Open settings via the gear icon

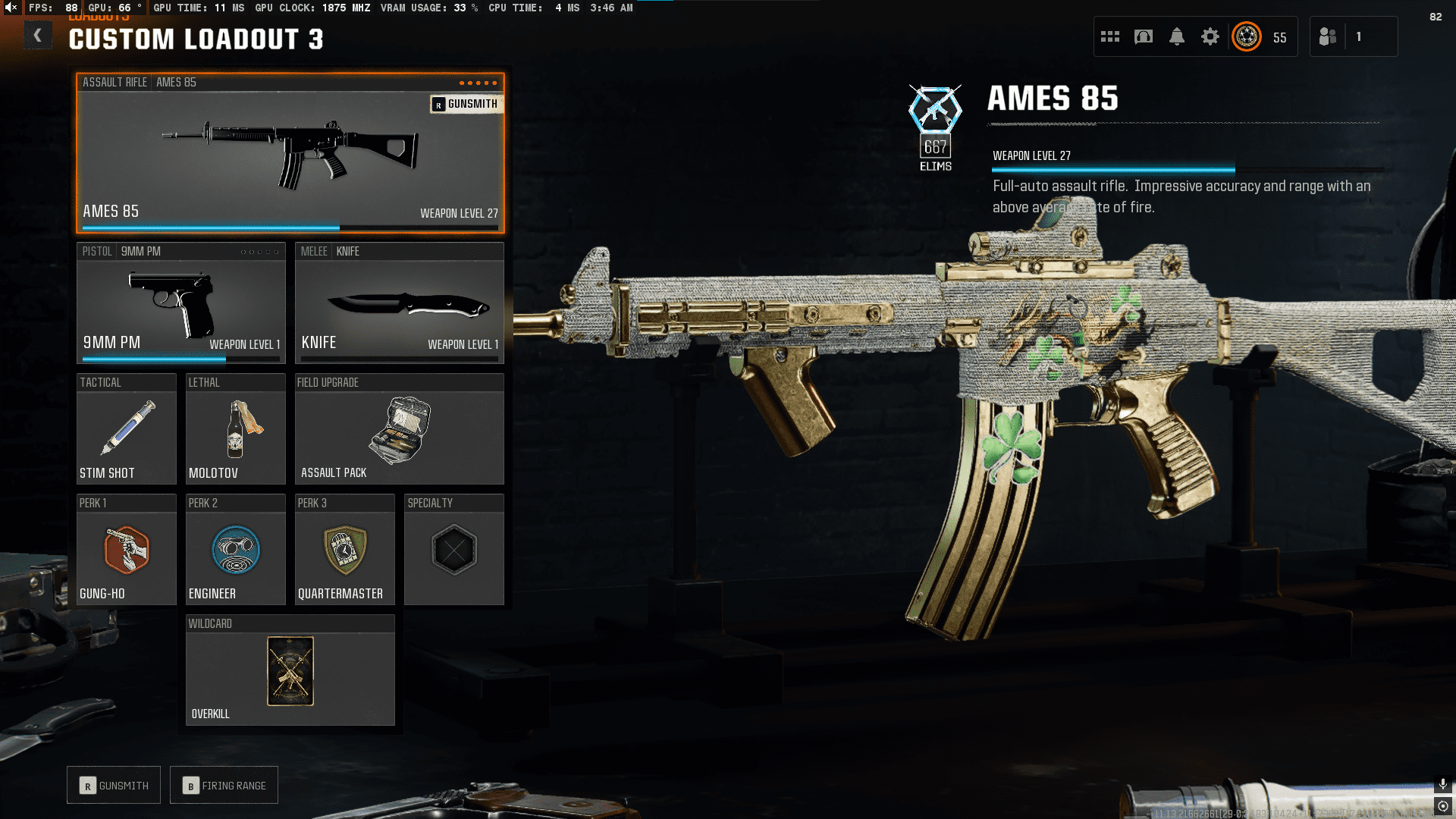tap(1210, 36)
